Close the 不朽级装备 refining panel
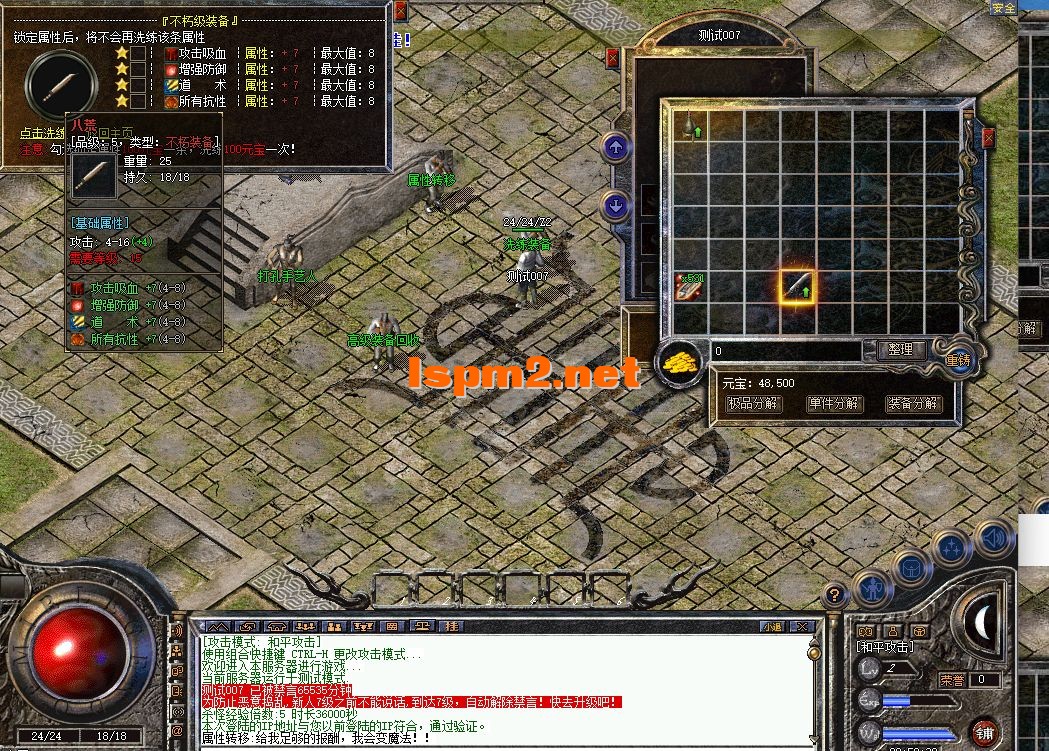1049x751 pixels. (400, 12)
